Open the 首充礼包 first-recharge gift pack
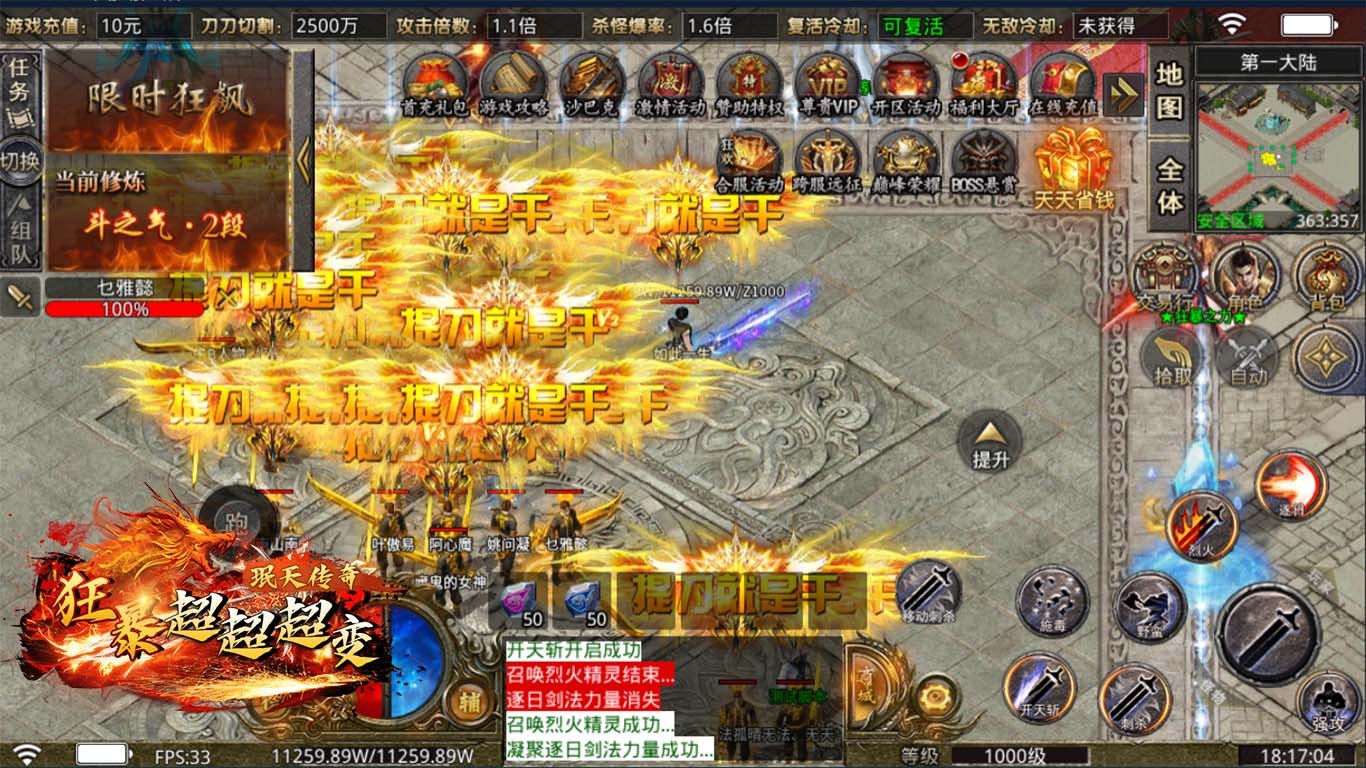The image size is (1366, 768). pos(433,82)
